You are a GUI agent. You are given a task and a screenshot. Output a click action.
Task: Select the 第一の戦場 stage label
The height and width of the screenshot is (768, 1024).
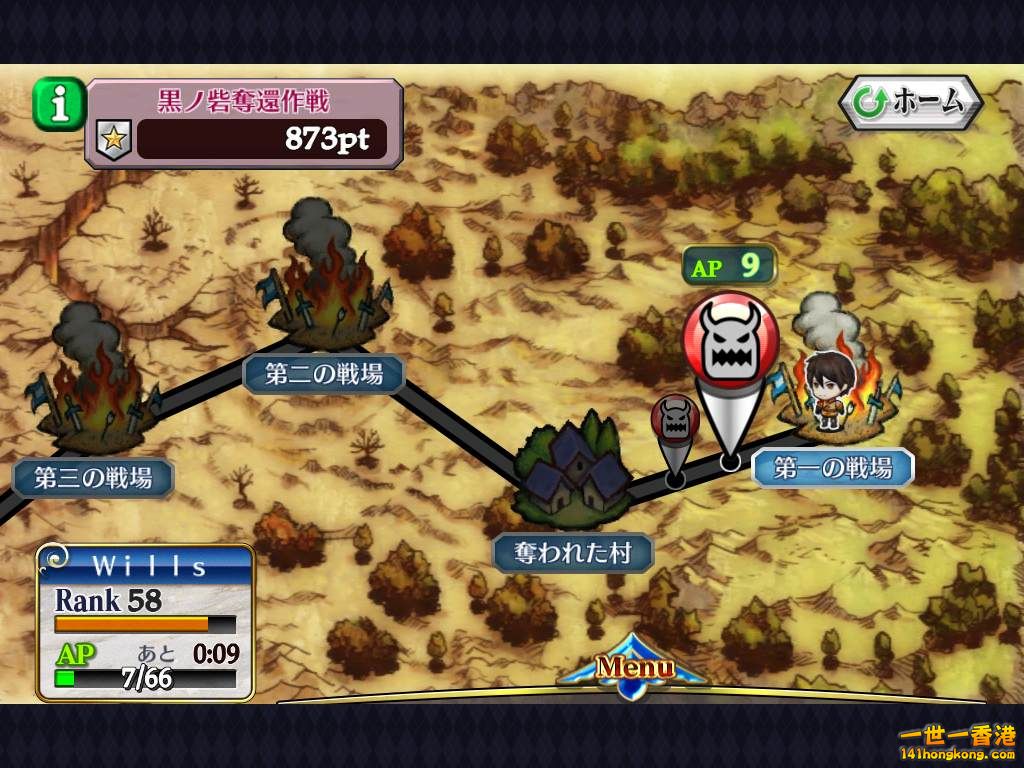pyautogui.click(x=833, y=467)
